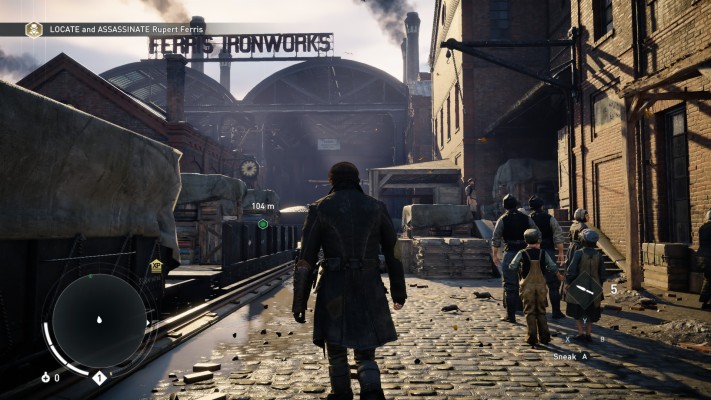Open the circular minimap
The width and height of the screenshot is (711, 400).
click(99, 321)
